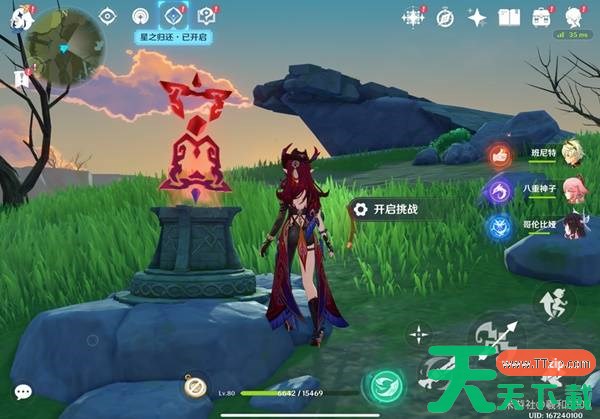Open the quest exclamation icon under the minimap

click(22, 78)
